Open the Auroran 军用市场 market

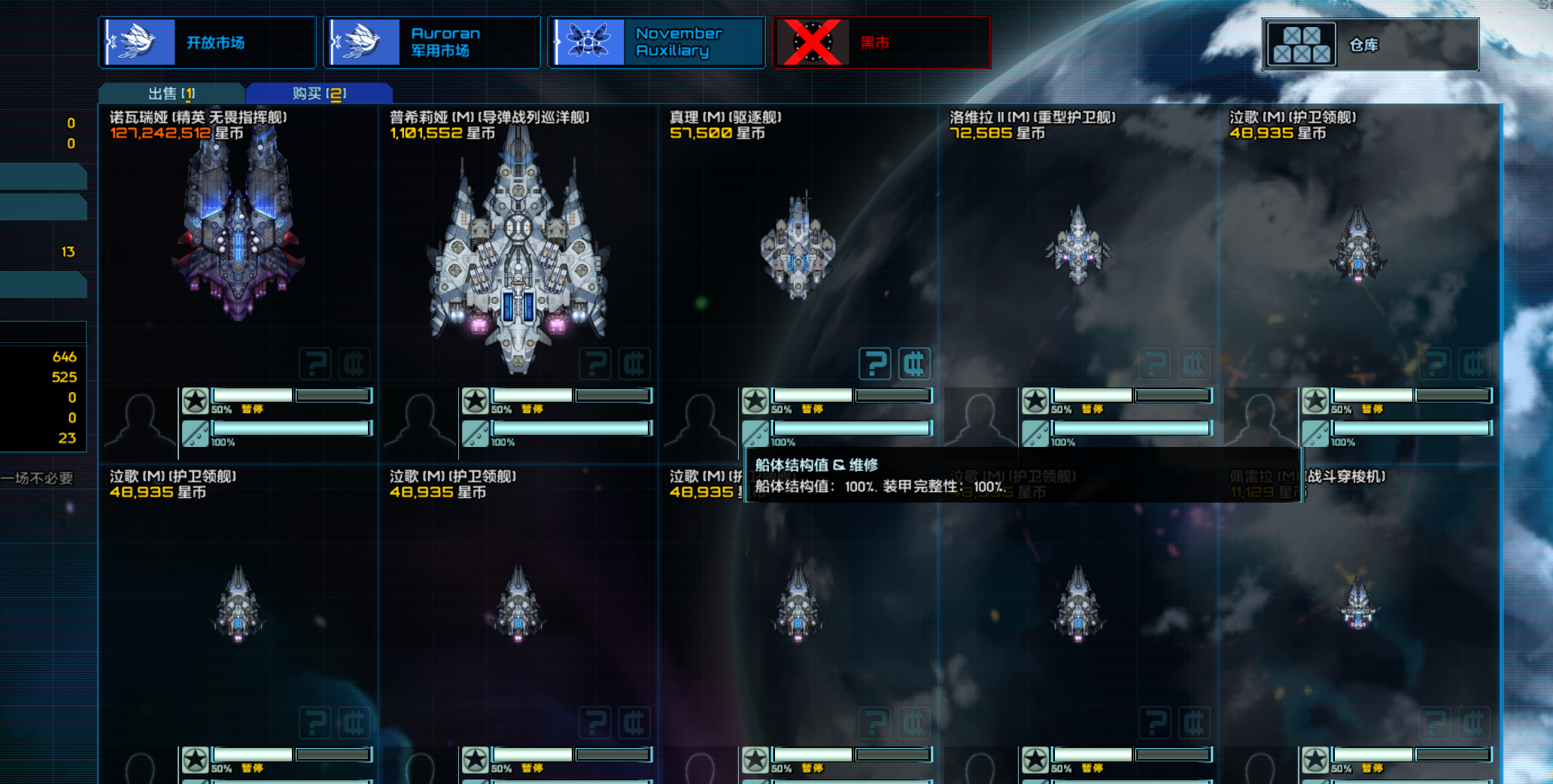tap(440, 41)
